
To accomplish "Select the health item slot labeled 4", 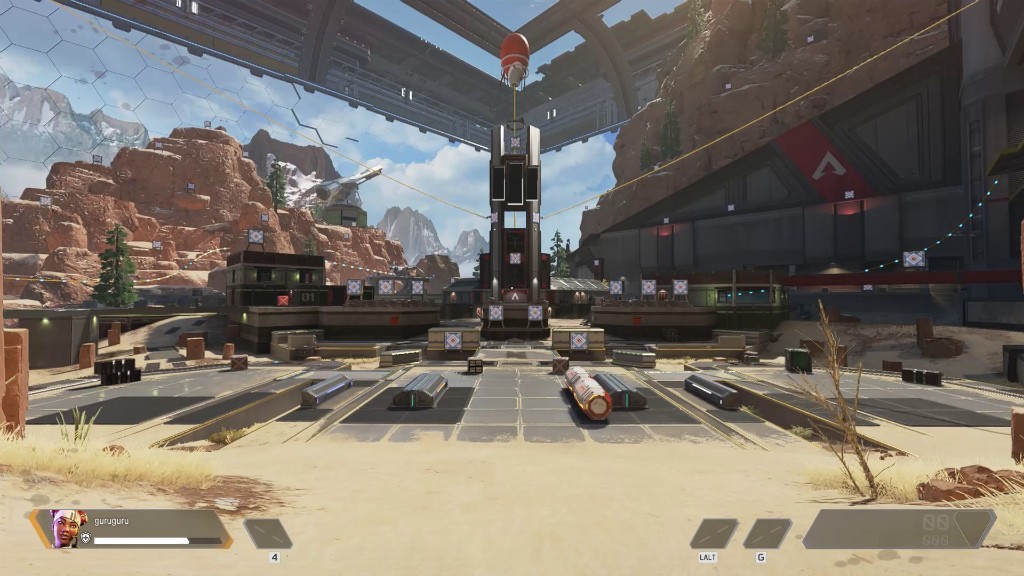I will pos(268,533).
